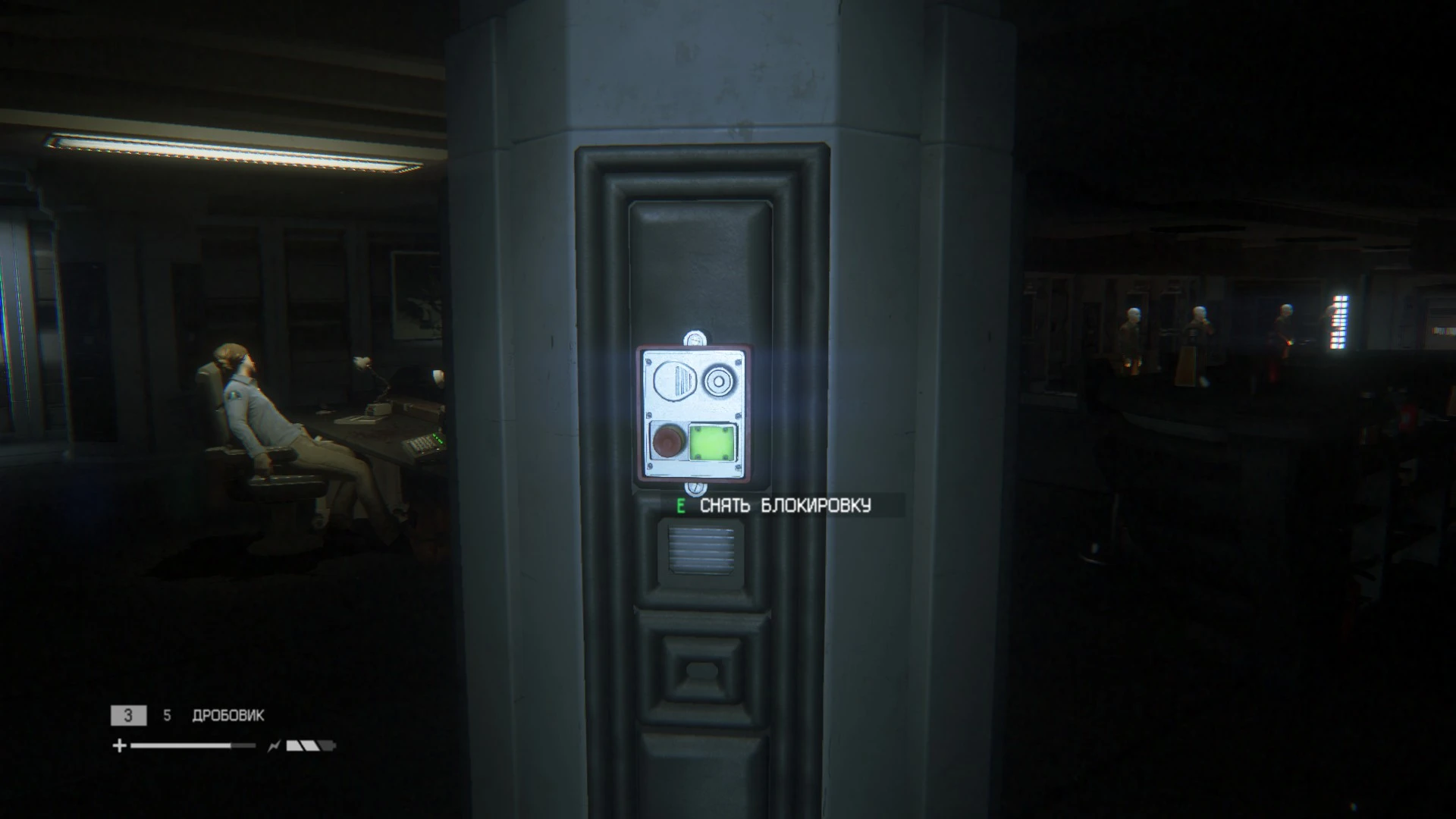This screenshot has height=819, width=1456.
Task: Click the highlighted ammo count box showing 3
Action: (x=129, y=716)
